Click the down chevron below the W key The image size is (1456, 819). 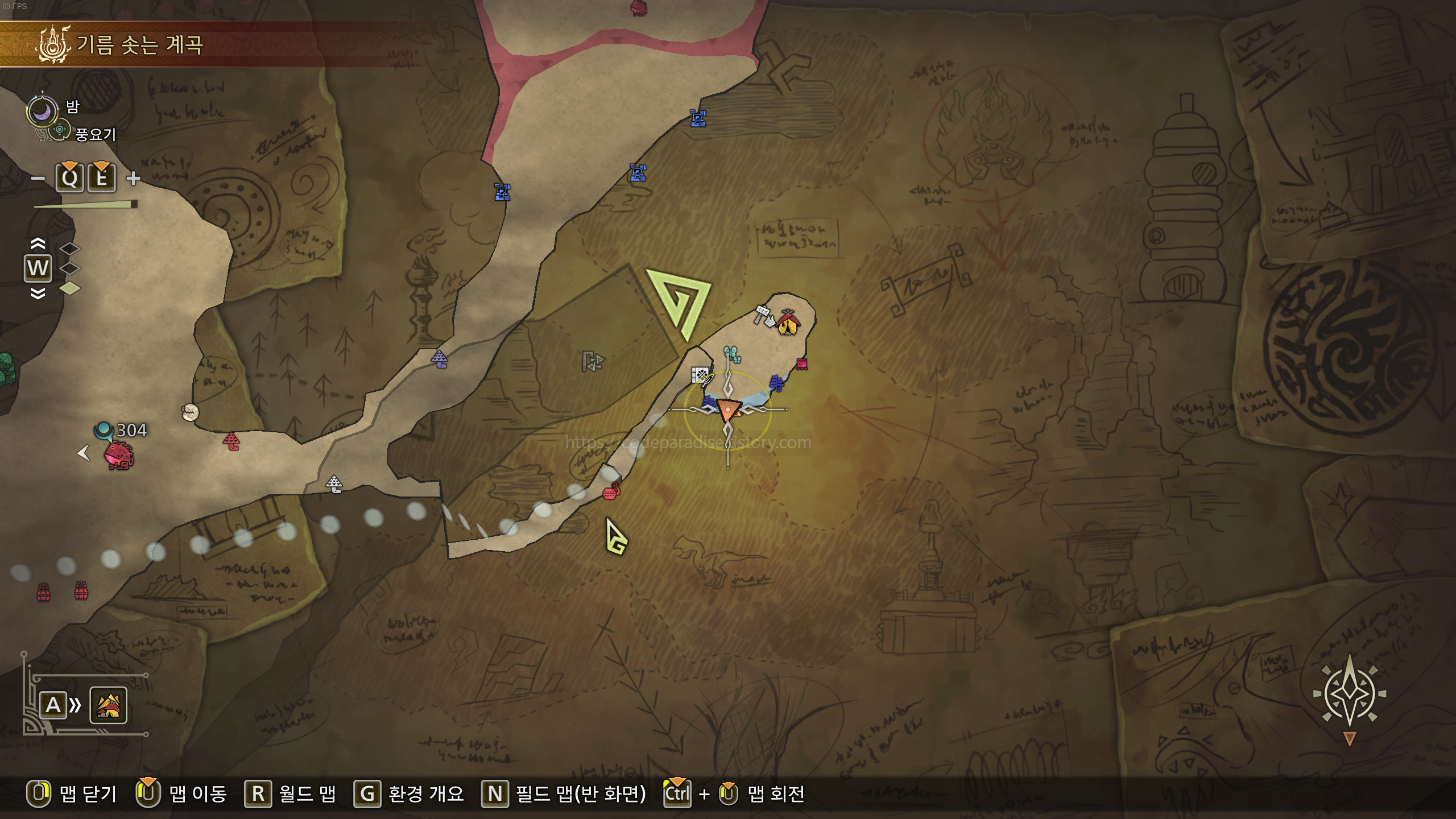coord(37,294)
